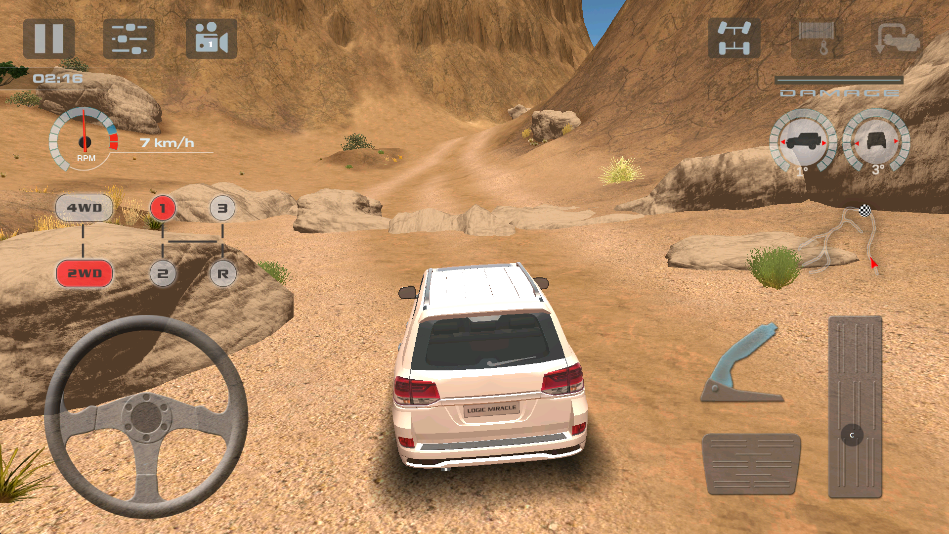Screen dimensions: 949x534
Task: Hit the brake pedal
Action: pos(751,464)
